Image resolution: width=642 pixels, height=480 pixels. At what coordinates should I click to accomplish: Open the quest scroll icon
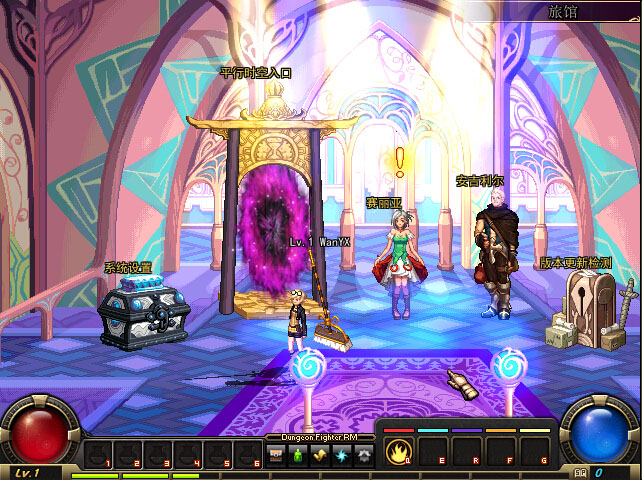point(320,455)
